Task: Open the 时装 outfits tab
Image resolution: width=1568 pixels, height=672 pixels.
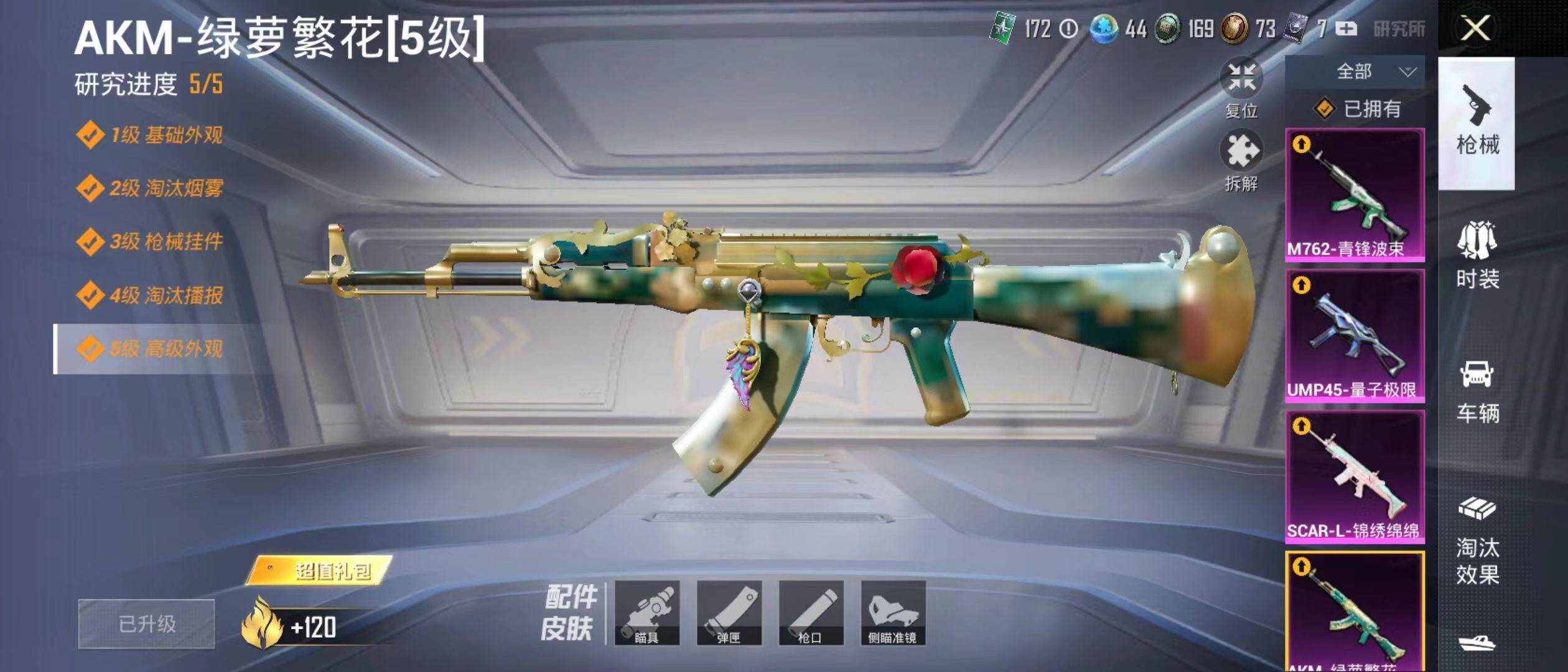Action: [1477, 256]
